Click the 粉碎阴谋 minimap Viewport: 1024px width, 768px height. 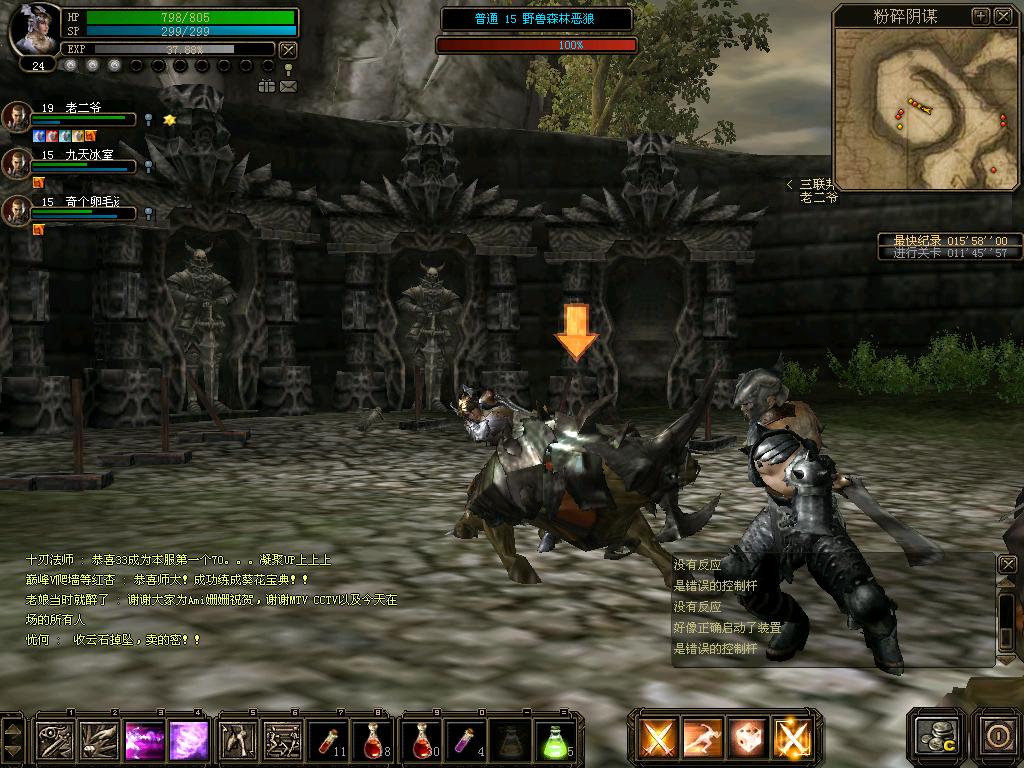(925, 108)
